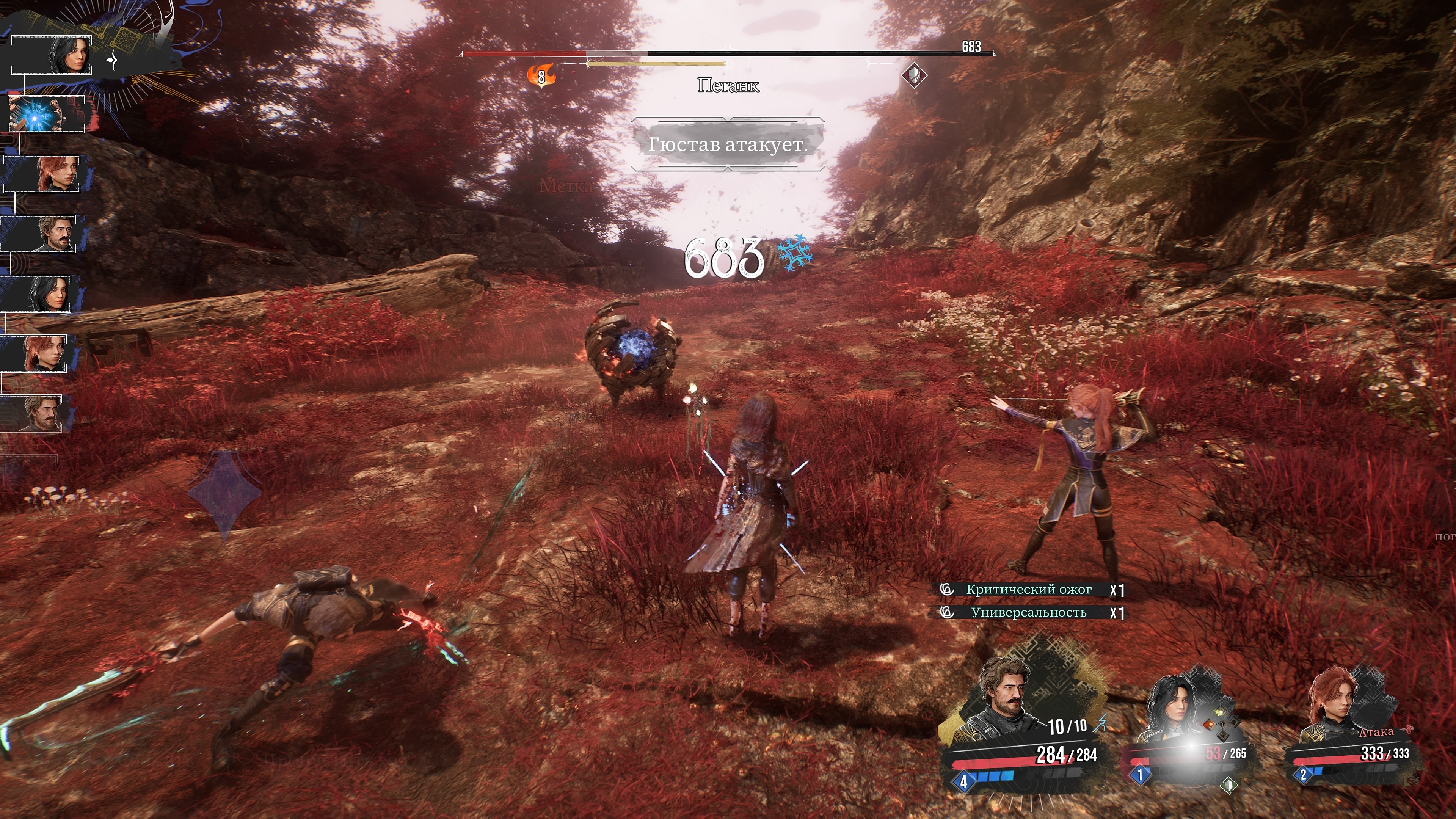Inspect the burn status icon with 8 stacks
Viewport: 1456px width, 819px height.
[541, 76]
